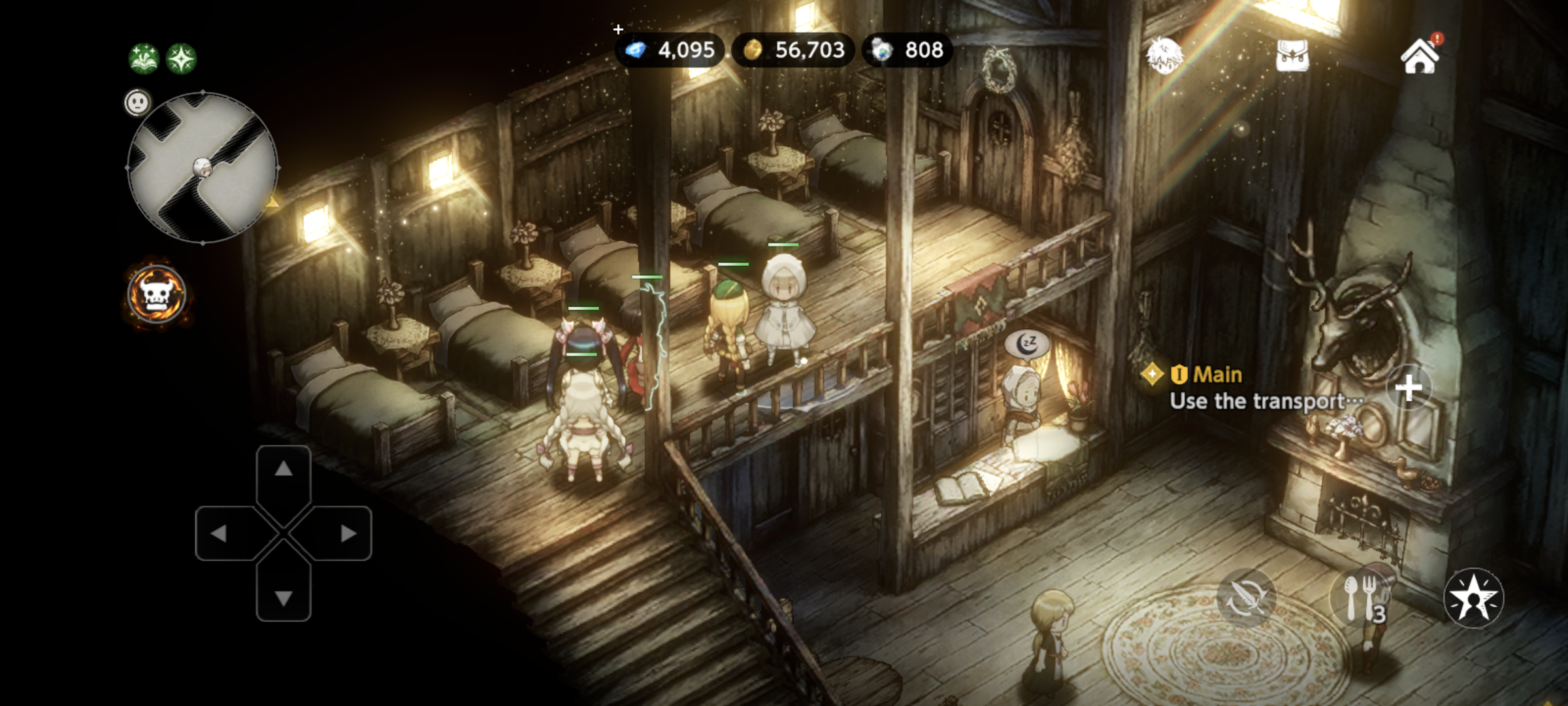Move down with the D-pad down arrow
Viewport: 1568px width, 706px height.
tap(283, 597)
